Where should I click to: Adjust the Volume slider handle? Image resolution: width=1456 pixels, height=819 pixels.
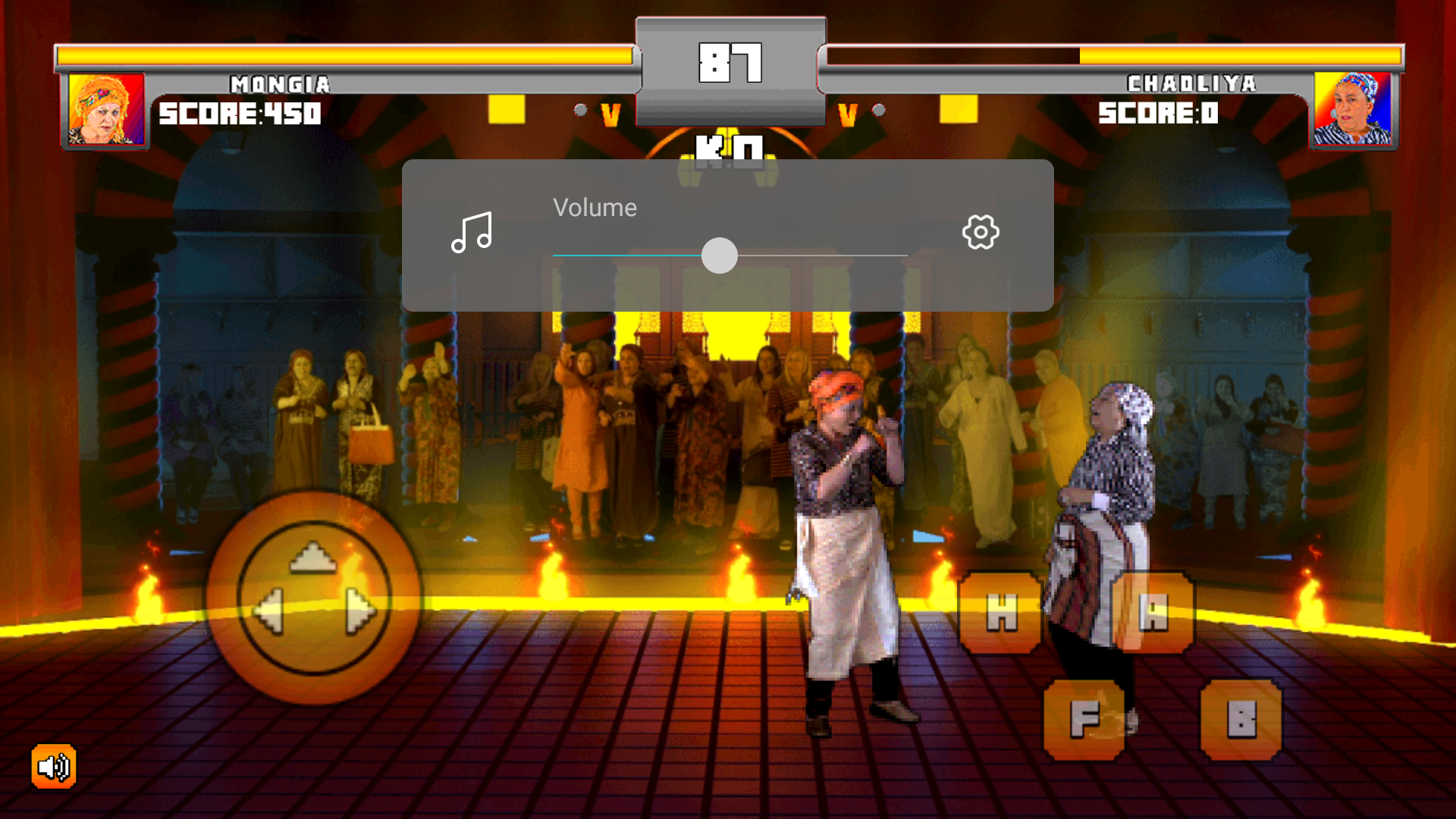click(720, 256)
